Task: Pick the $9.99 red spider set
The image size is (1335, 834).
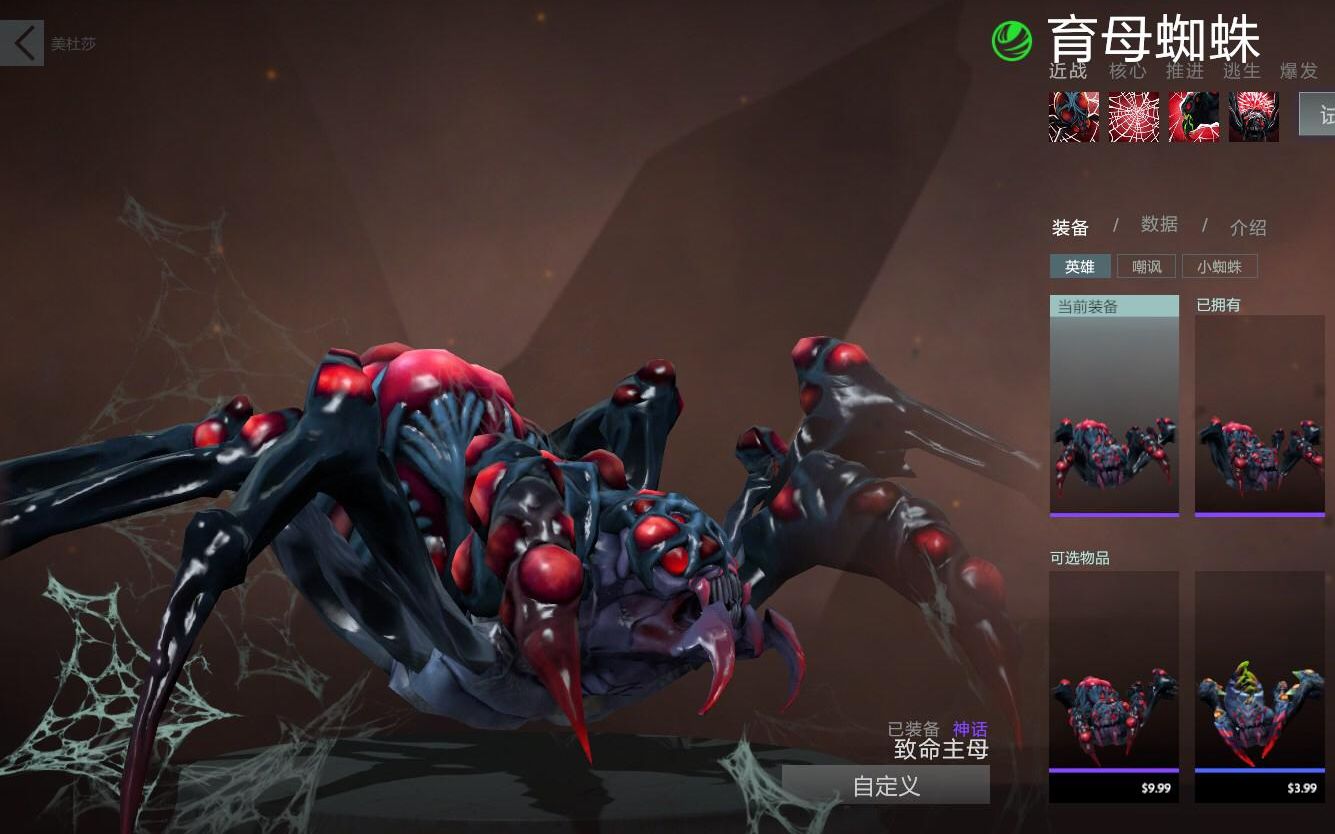Action: tap(1114, 685)
